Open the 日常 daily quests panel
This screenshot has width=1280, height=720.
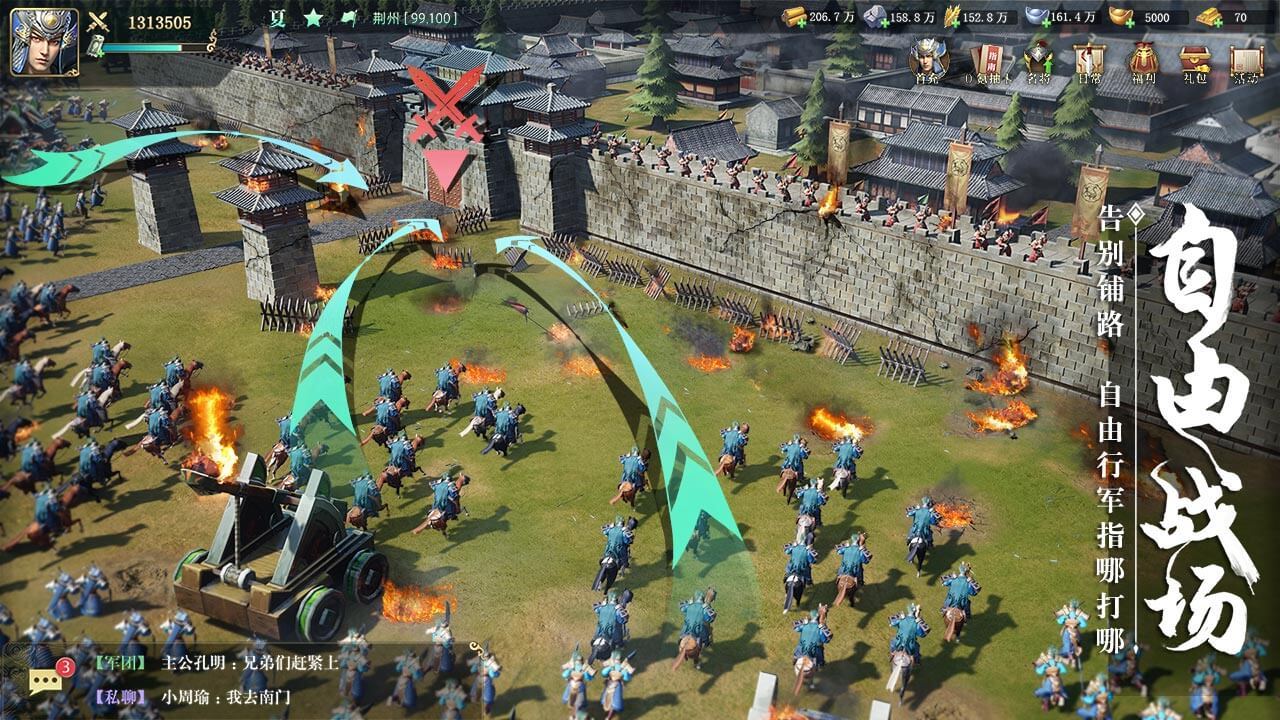[1090, 58]
